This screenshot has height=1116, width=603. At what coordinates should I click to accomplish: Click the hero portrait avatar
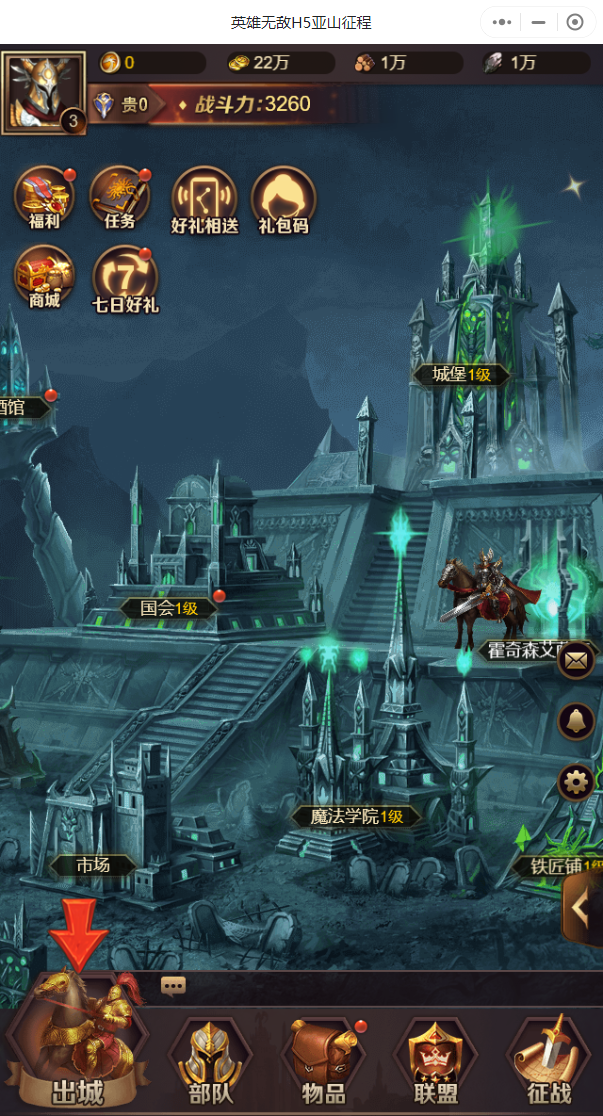[x=44, y=92]
